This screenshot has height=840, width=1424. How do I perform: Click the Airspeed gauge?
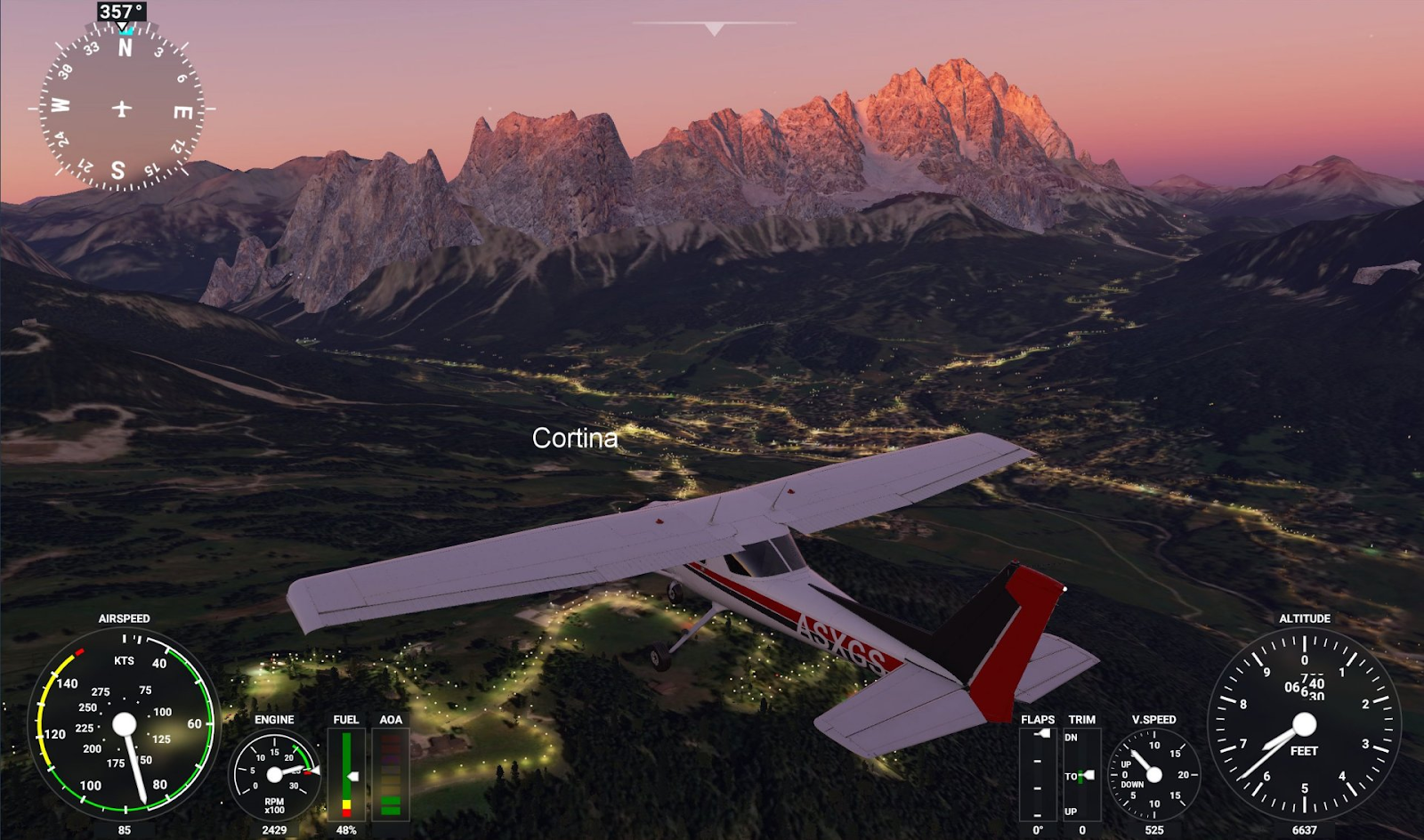tap(124, 723)
